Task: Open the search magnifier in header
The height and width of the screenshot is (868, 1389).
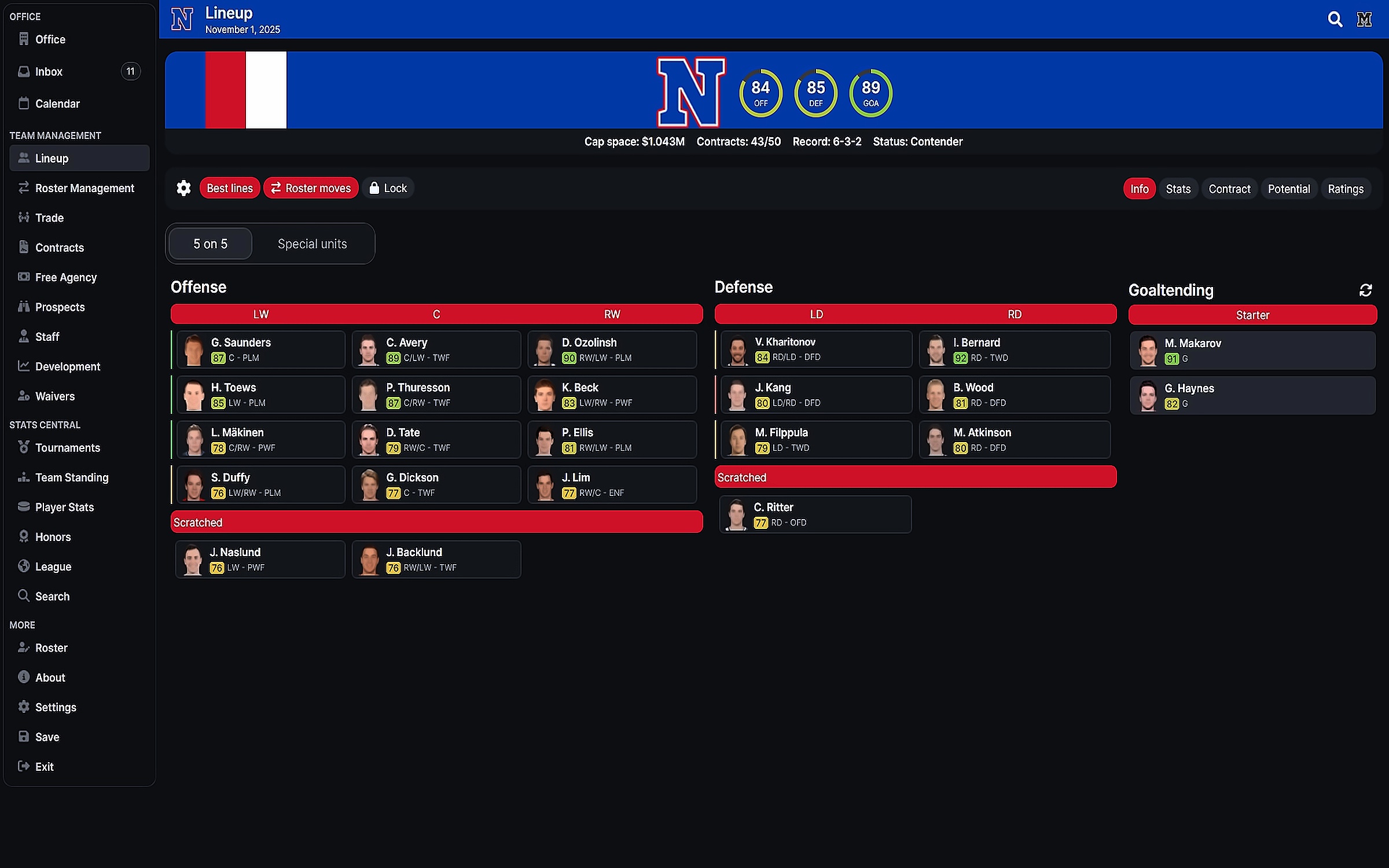Action: coord(1335,20)
